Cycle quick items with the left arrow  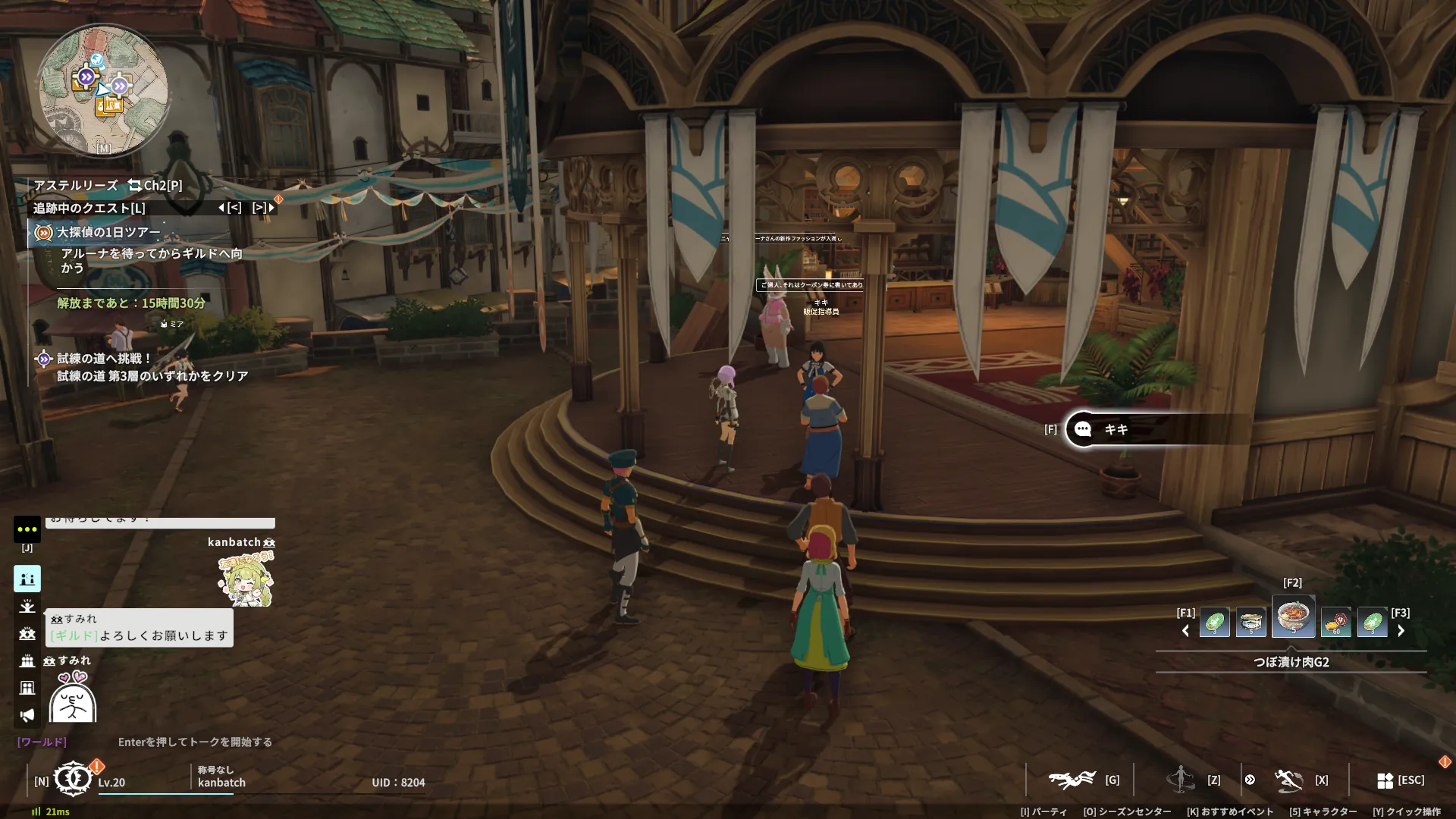click(1185, 631)
